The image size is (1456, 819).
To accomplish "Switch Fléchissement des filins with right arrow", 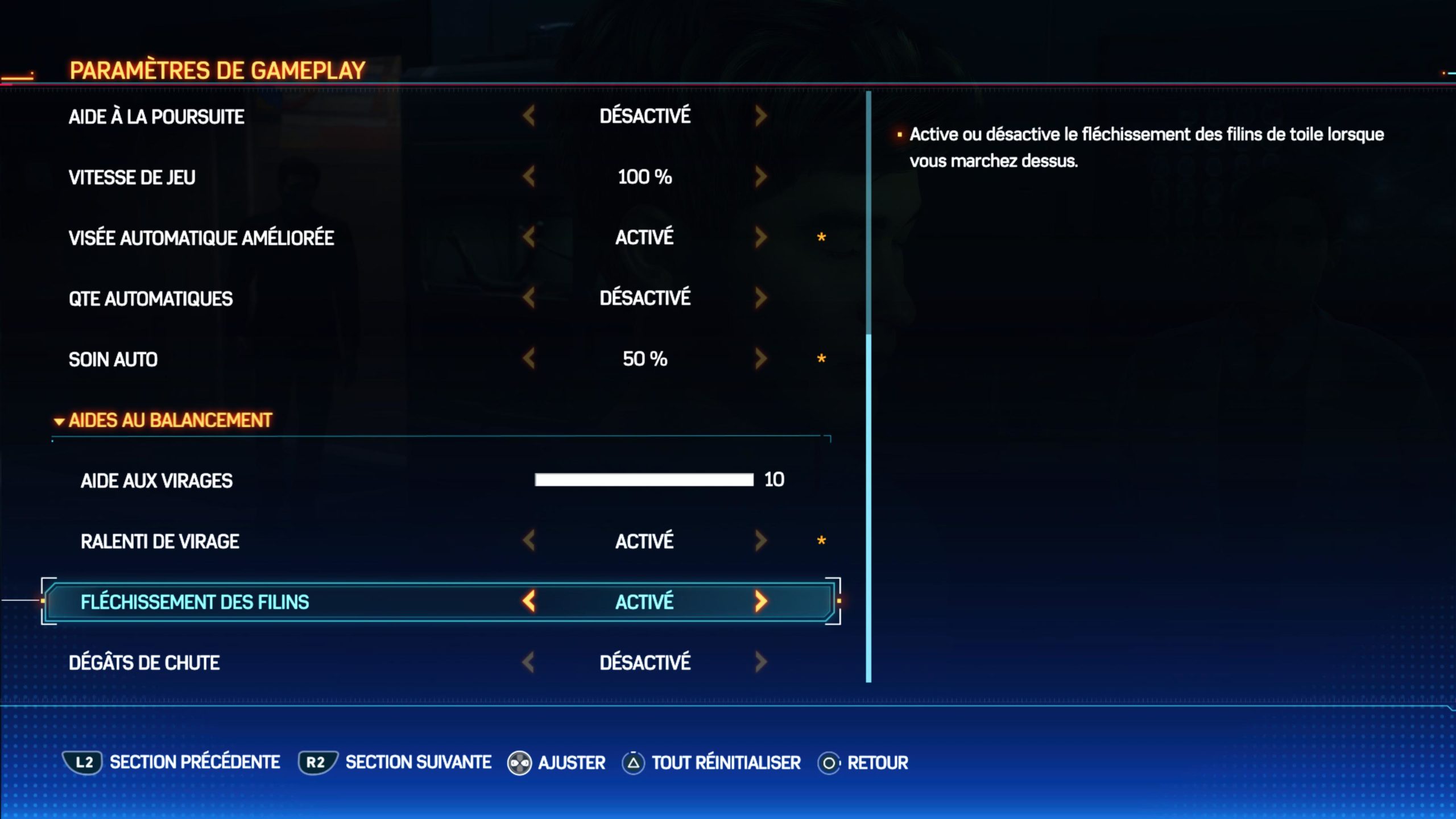I will [760, 601].
